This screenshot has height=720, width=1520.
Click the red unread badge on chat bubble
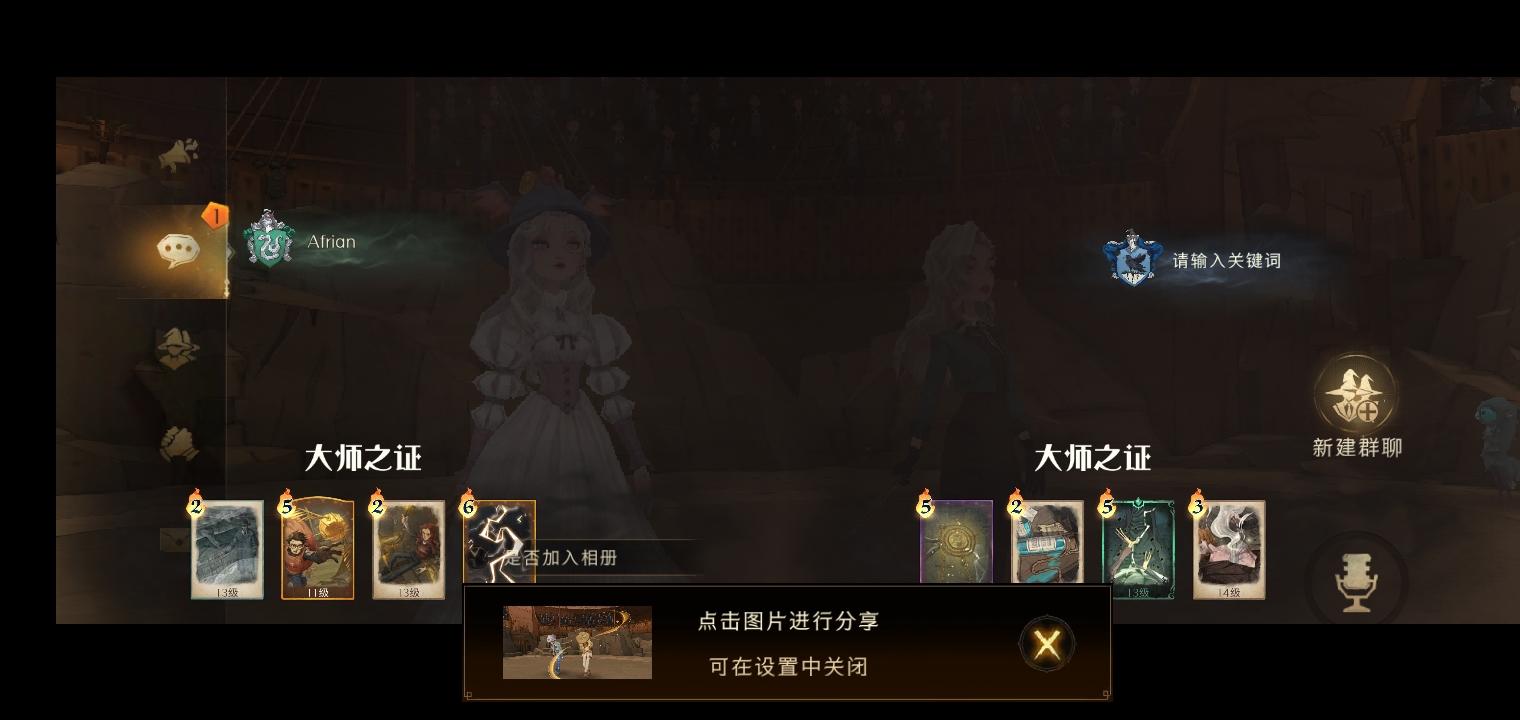click(x=214, y=213)
